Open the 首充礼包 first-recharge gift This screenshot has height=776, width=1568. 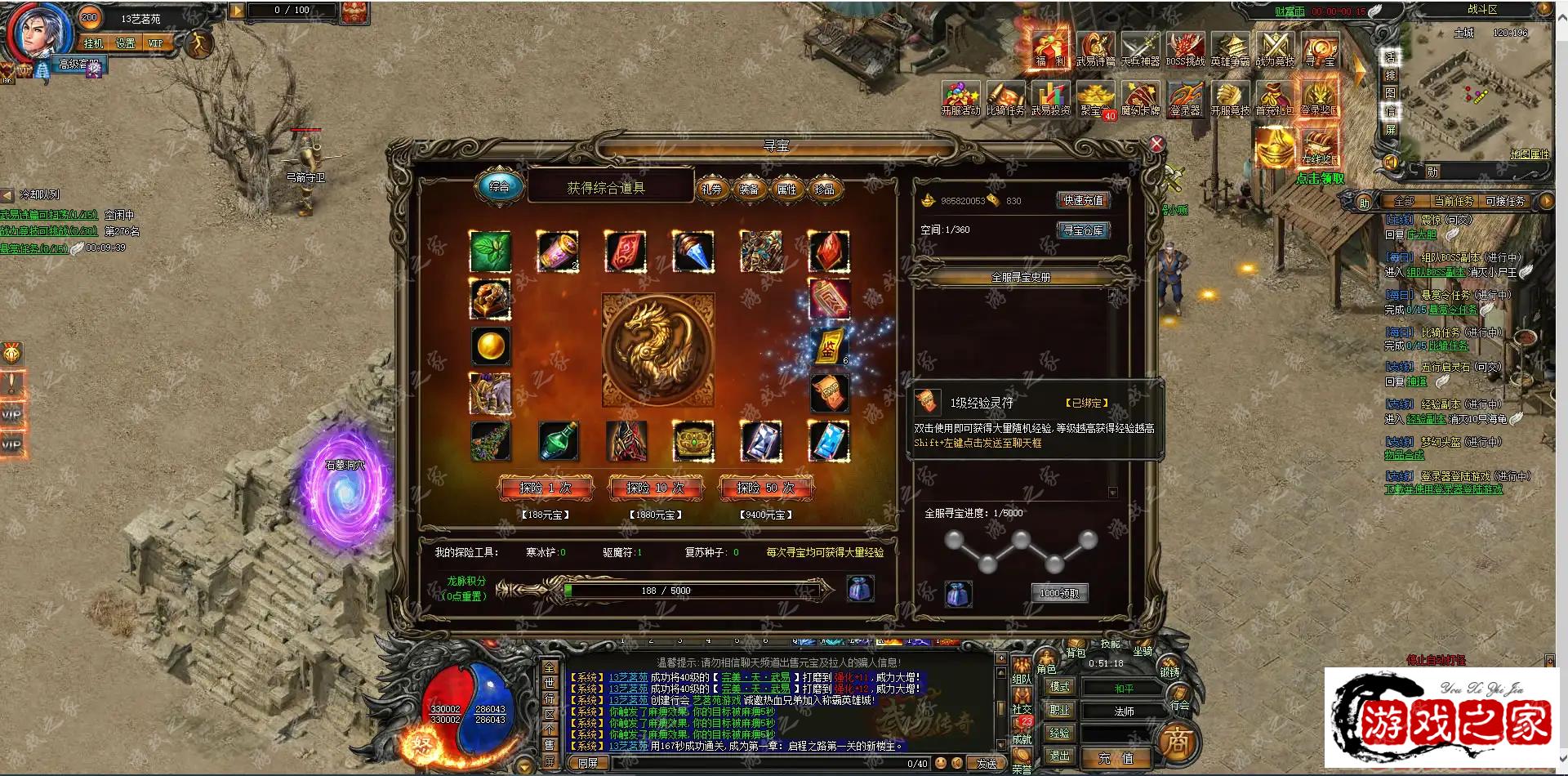click(x=1274, y=99)
